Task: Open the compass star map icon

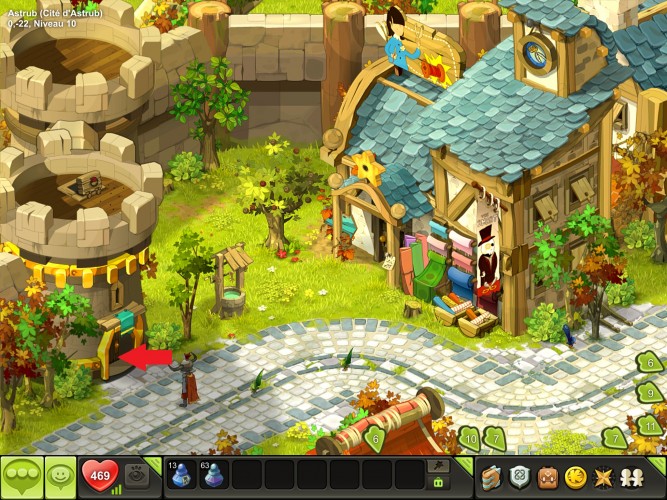Action: click(x=604, y=476)
